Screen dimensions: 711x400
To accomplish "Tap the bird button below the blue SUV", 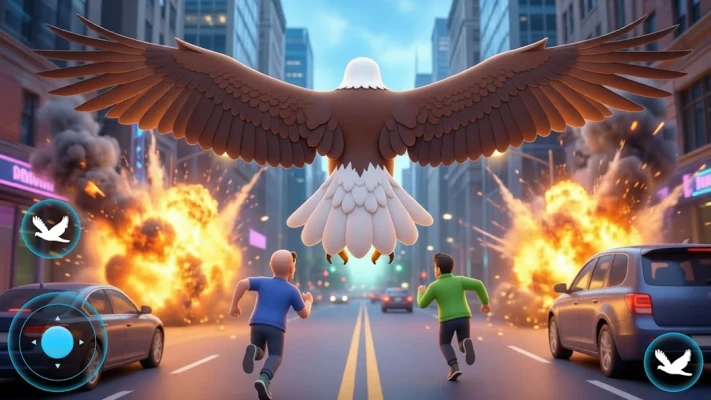I will 672,361.
